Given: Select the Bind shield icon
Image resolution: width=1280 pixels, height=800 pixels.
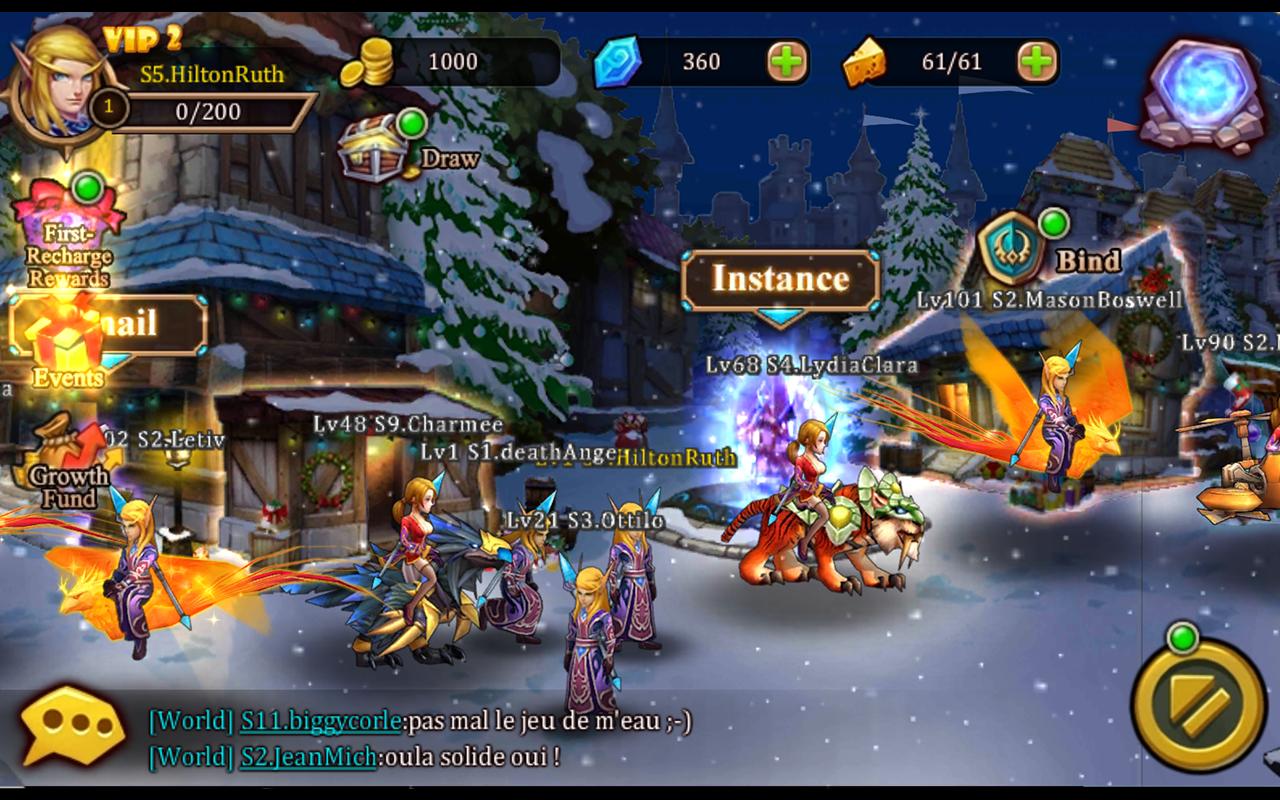Looking at the screenshot, I should tap(1012, 245).
